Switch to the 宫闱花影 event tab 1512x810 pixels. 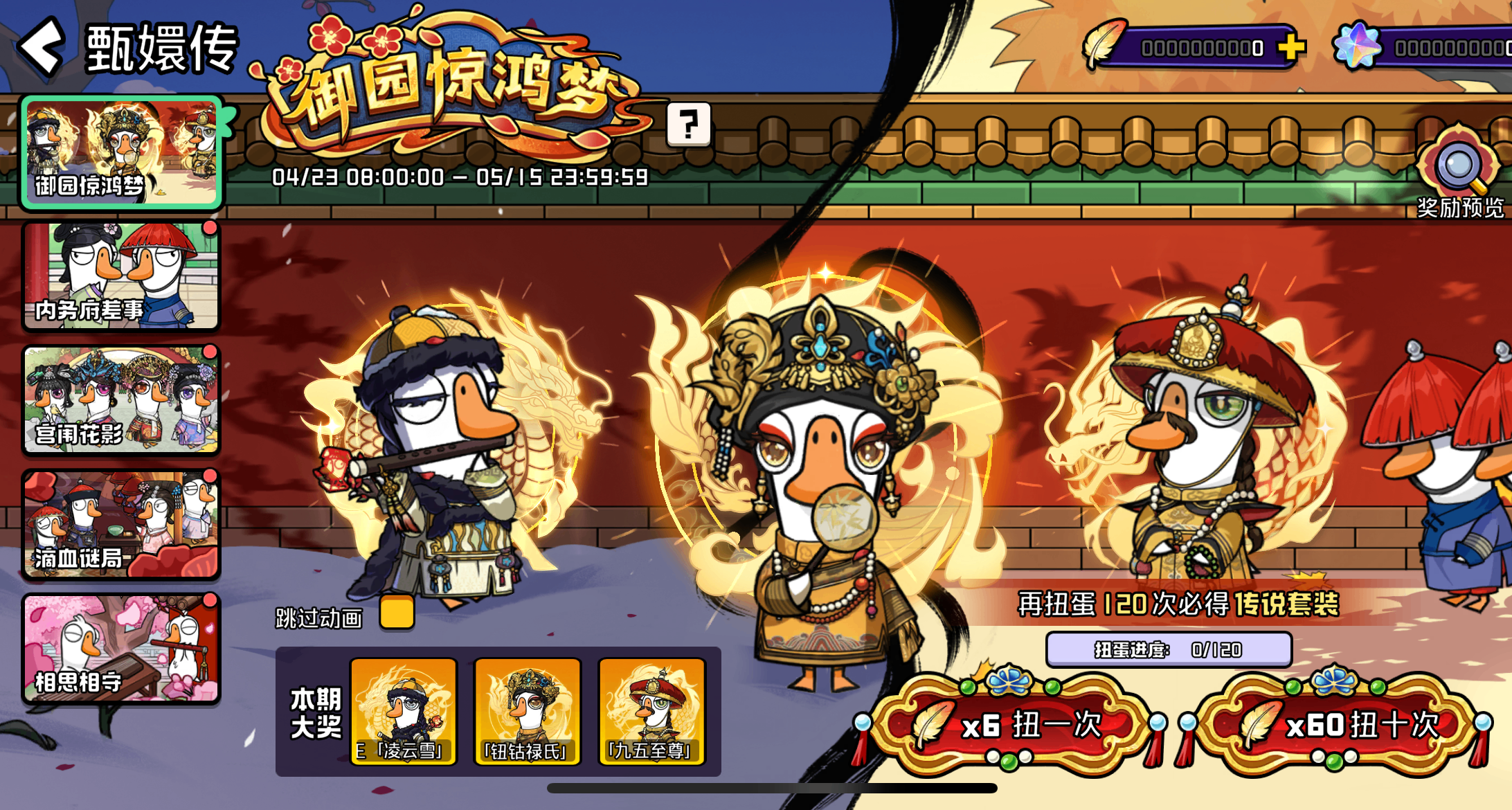(121, 400)
